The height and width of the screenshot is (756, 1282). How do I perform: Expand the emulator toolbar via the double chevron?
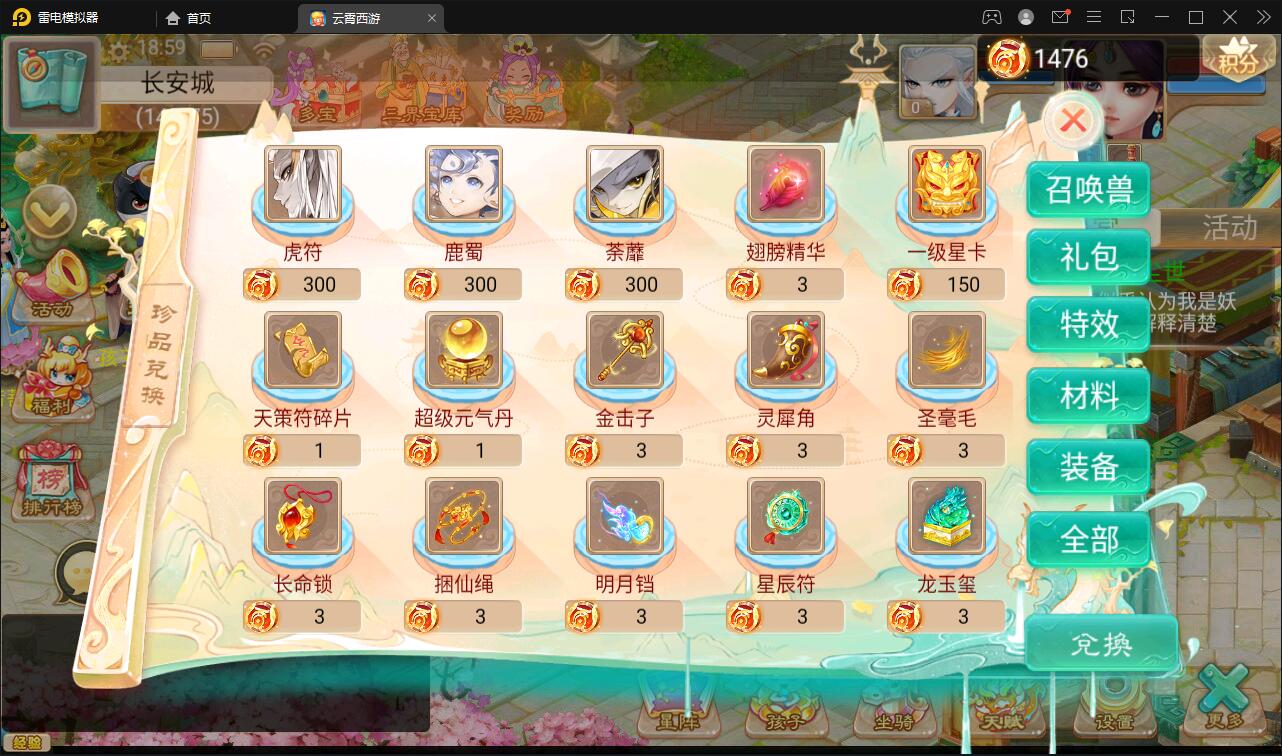(x=1262, y=17)
